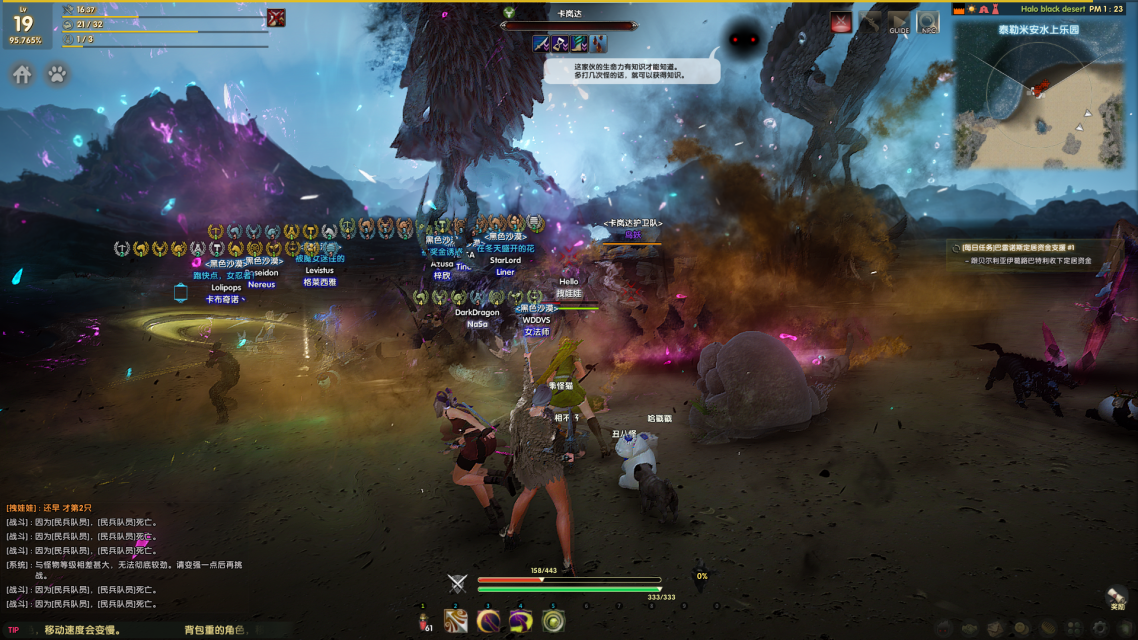This screenshot has width=1138, height=640.
Task: Open the pet paw menu
Action: (x=58, y=74)
